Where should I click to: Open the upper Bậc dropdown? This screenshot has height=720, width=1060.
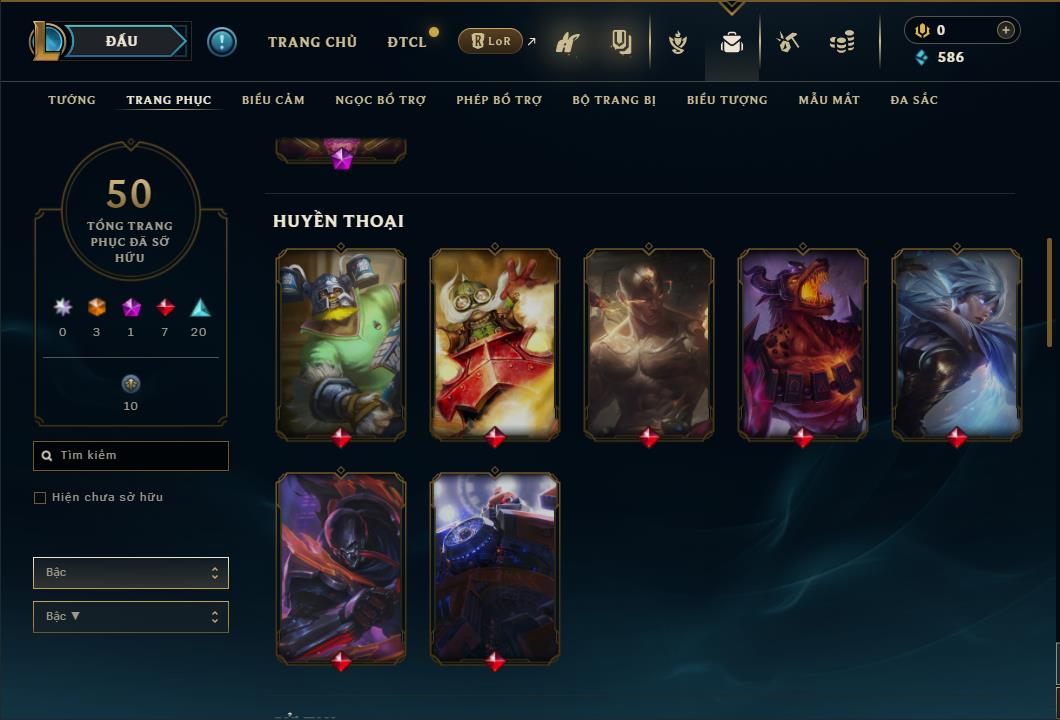(131, 573)
